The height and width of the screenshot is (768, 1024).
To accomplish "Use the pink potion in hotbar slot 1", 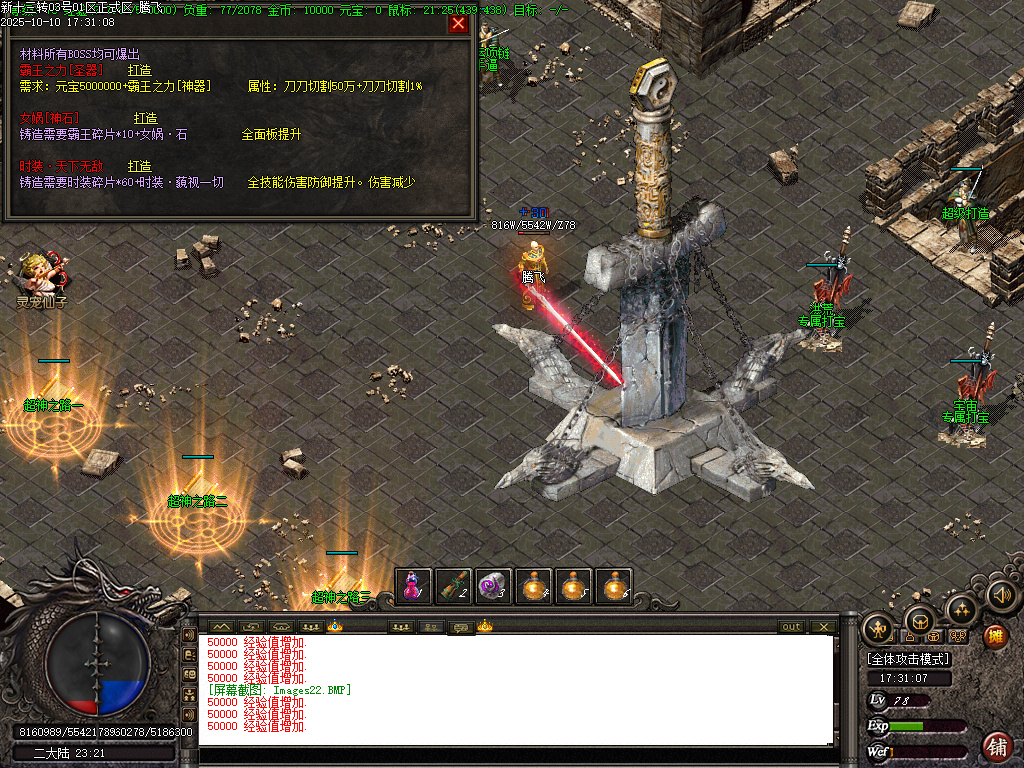I will click(x=413, y=586).
